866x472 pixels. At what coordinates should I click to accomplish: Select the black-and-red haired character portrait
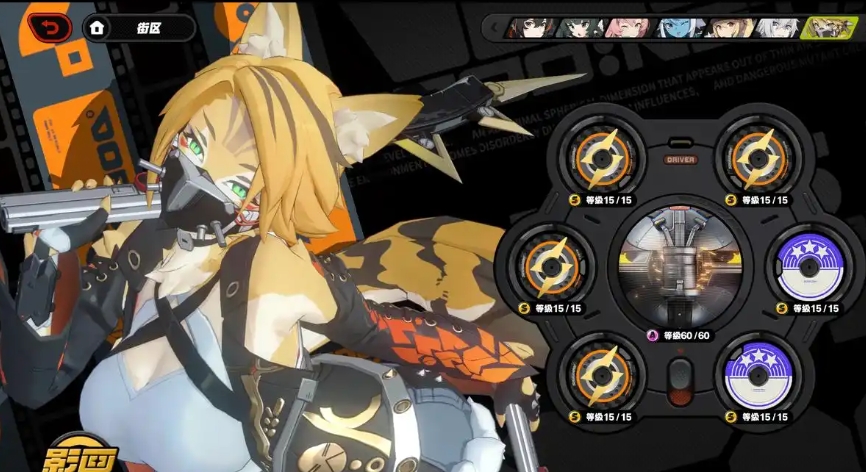[x=531, y=27]
